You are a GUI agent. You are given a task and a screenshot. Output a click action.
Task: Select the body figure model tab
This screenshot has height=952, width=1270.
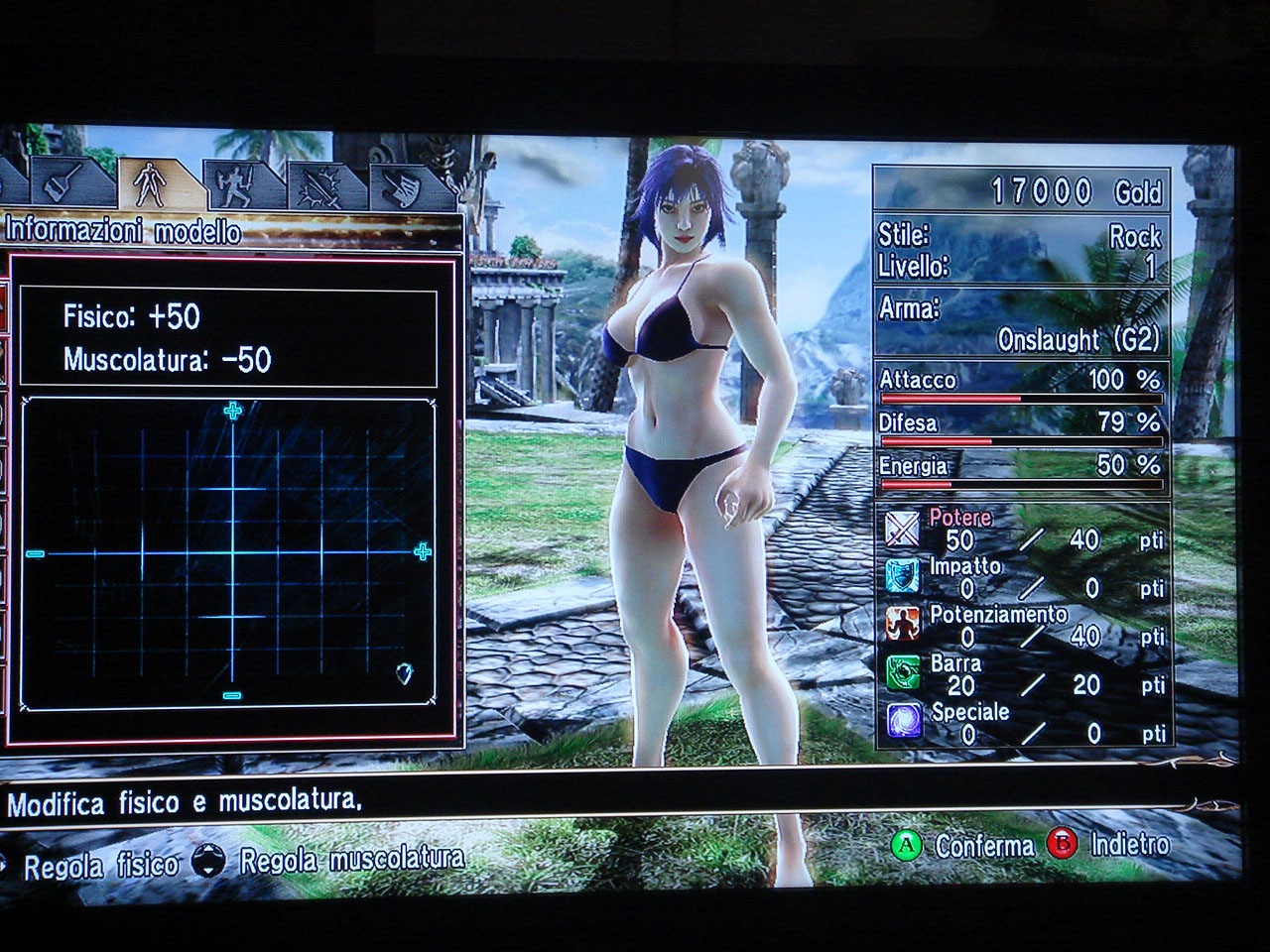150,183
